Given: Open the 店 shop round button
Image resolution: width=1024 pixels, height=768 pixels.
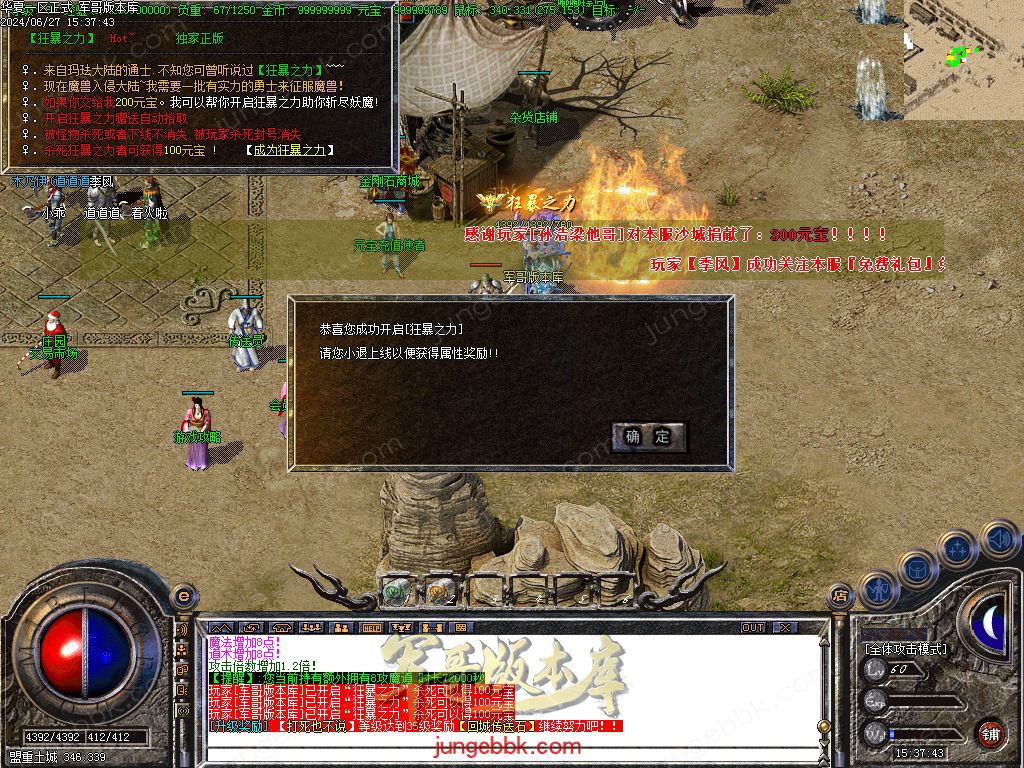Looking at the screenshot, I should [840, 597].
